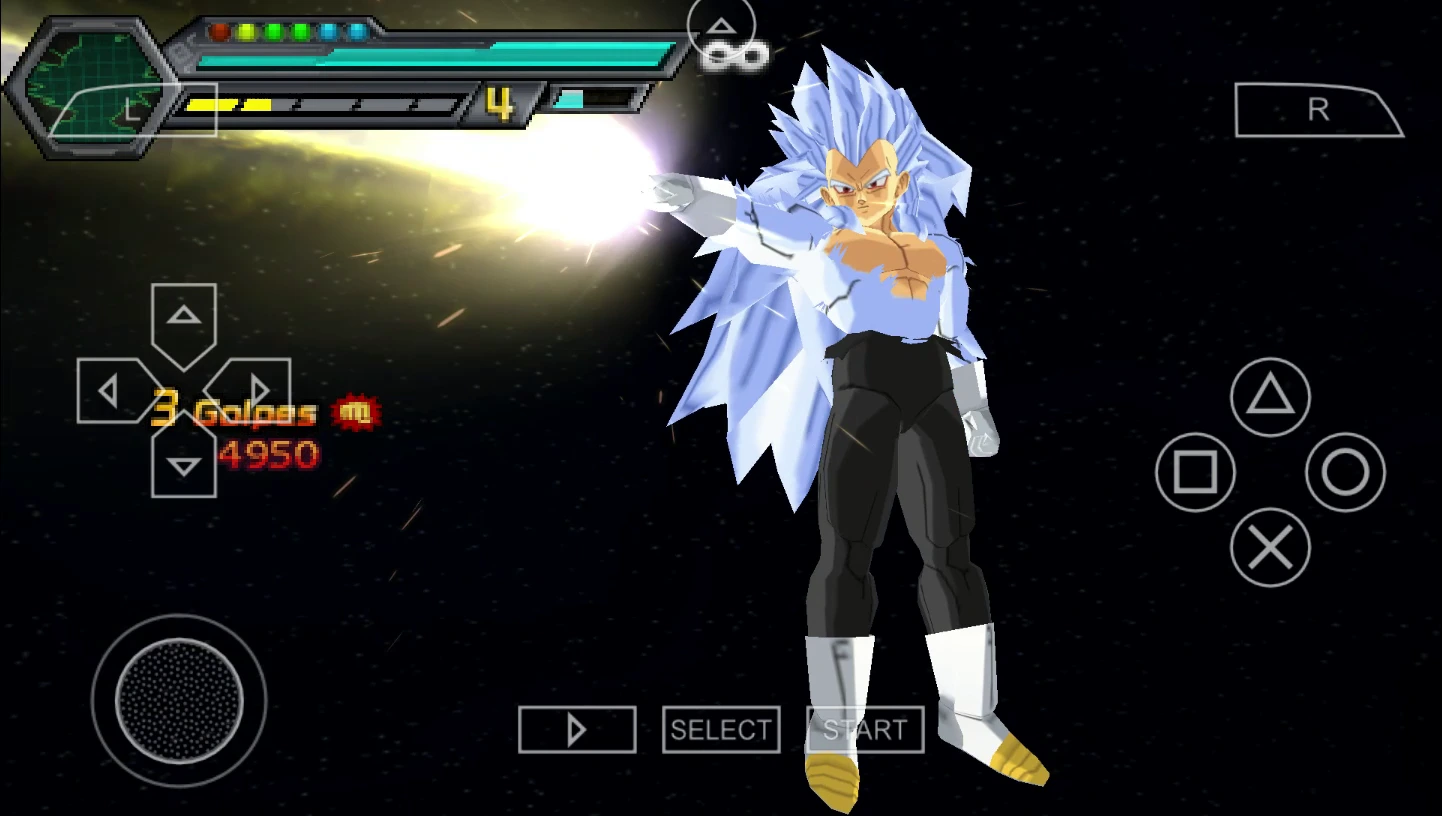Tap the circle action button
1442x816 pixels.
1345,472
